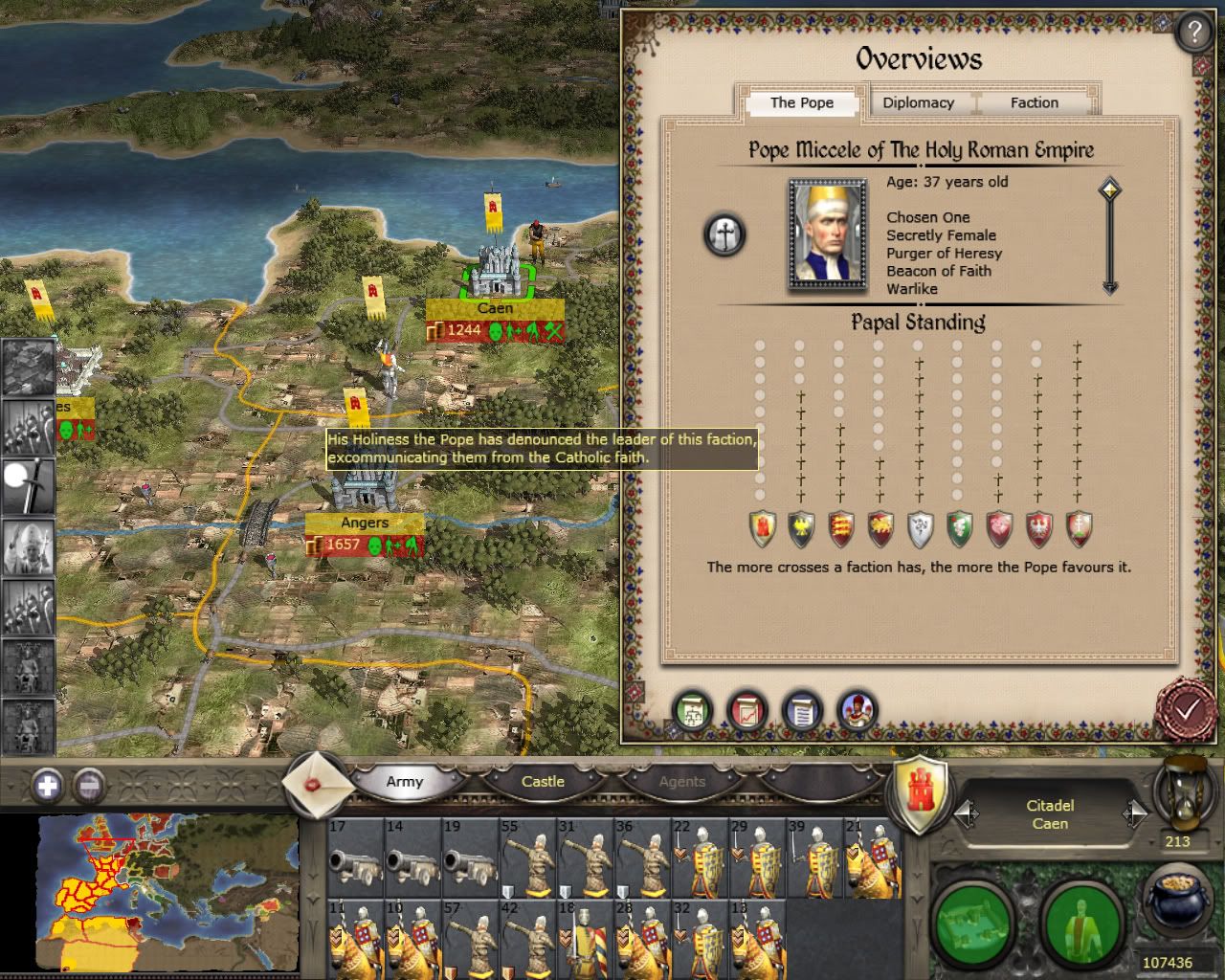Switch to the Castle tab
Viewport: 1225px width, 980px height.
point(543,782)
